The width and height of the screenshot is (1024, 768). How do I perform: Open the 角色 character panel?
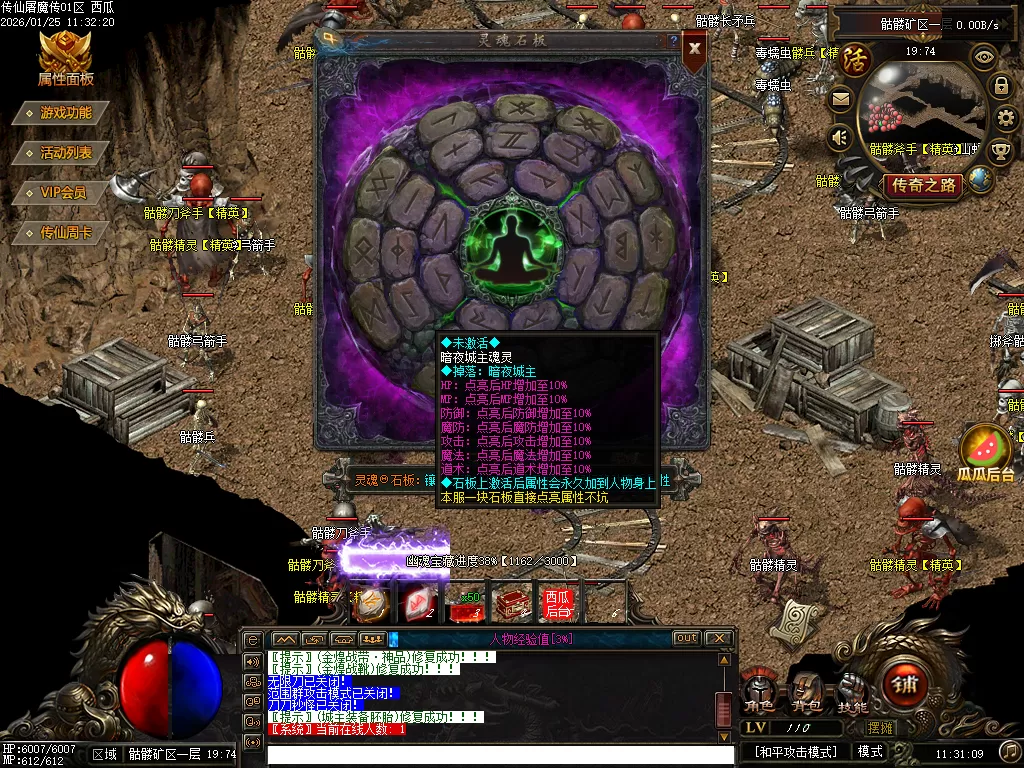coord(760,690)
